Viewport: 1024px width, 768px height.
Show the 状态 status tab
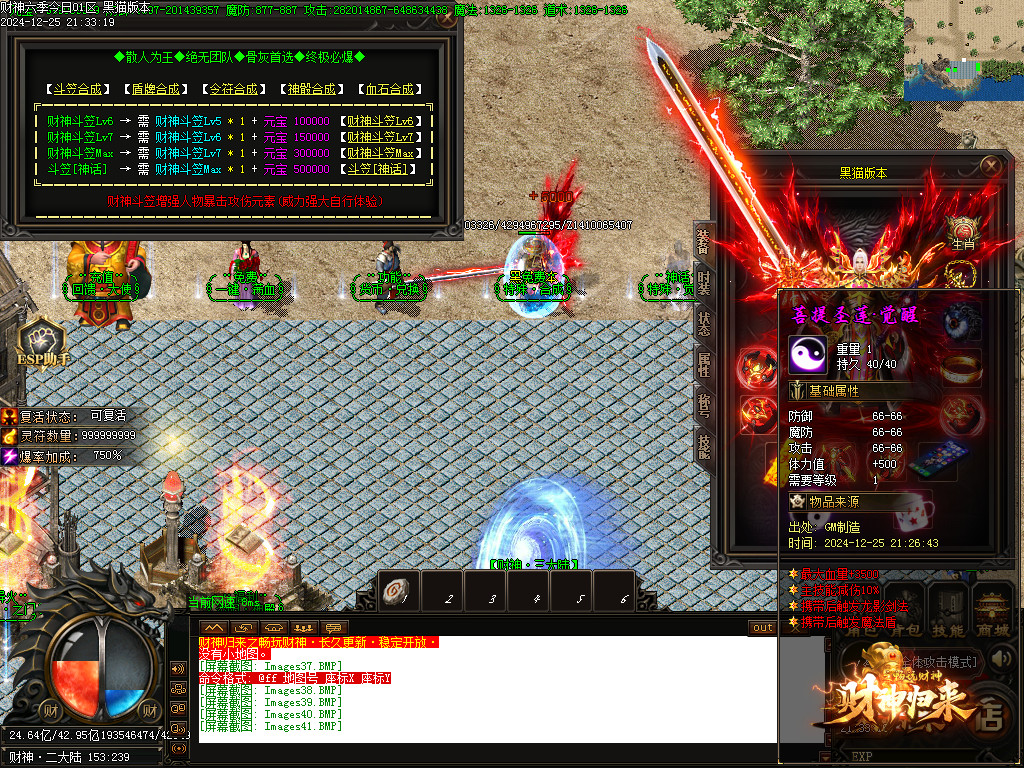click(703, 322)
